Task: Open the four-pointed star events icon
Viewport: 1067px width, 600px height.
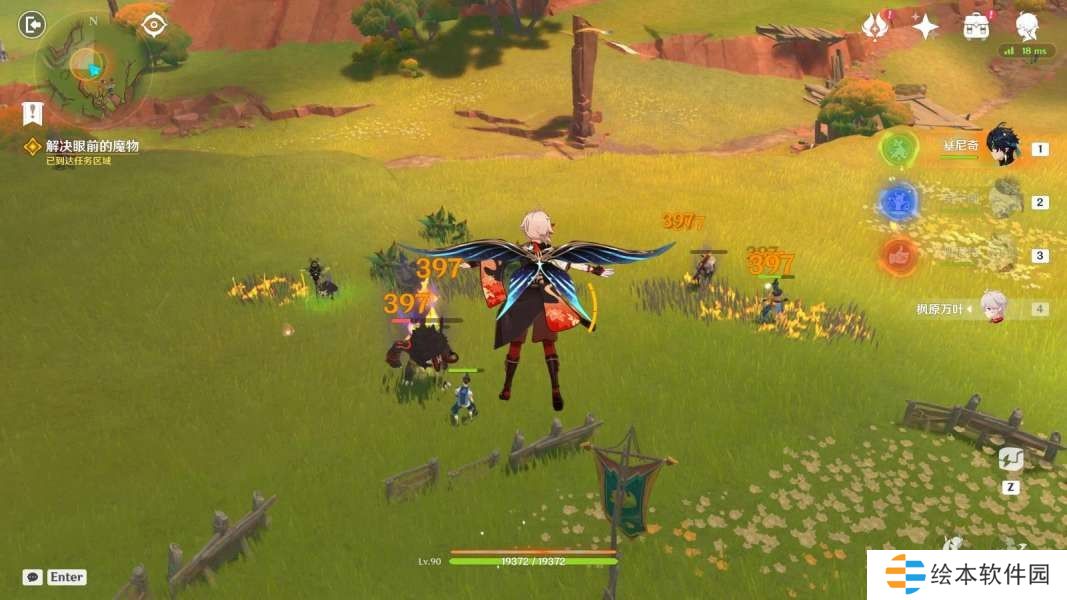Action: 925,26
